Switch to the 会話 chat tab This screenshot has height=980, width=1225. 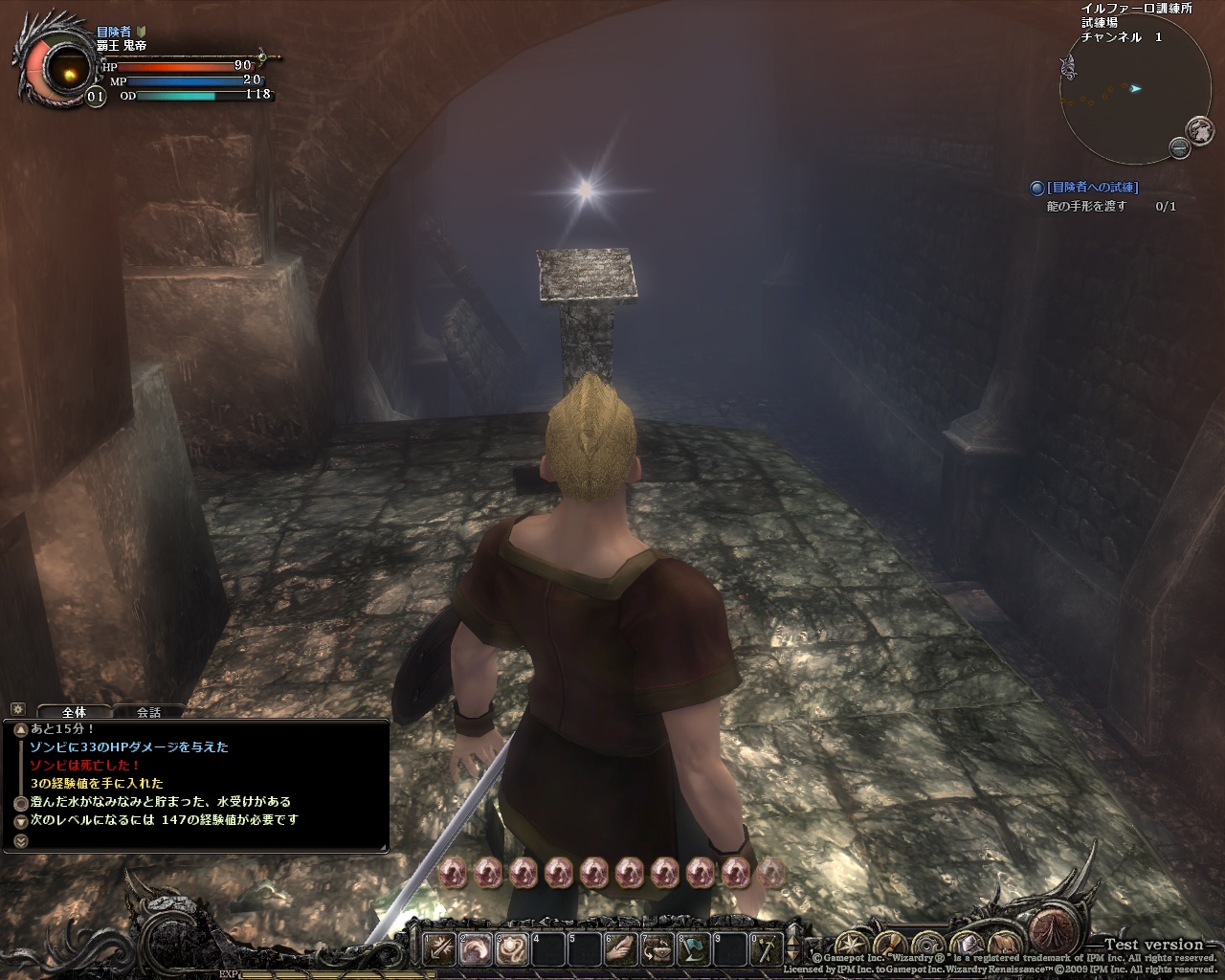tap(149, 712)
